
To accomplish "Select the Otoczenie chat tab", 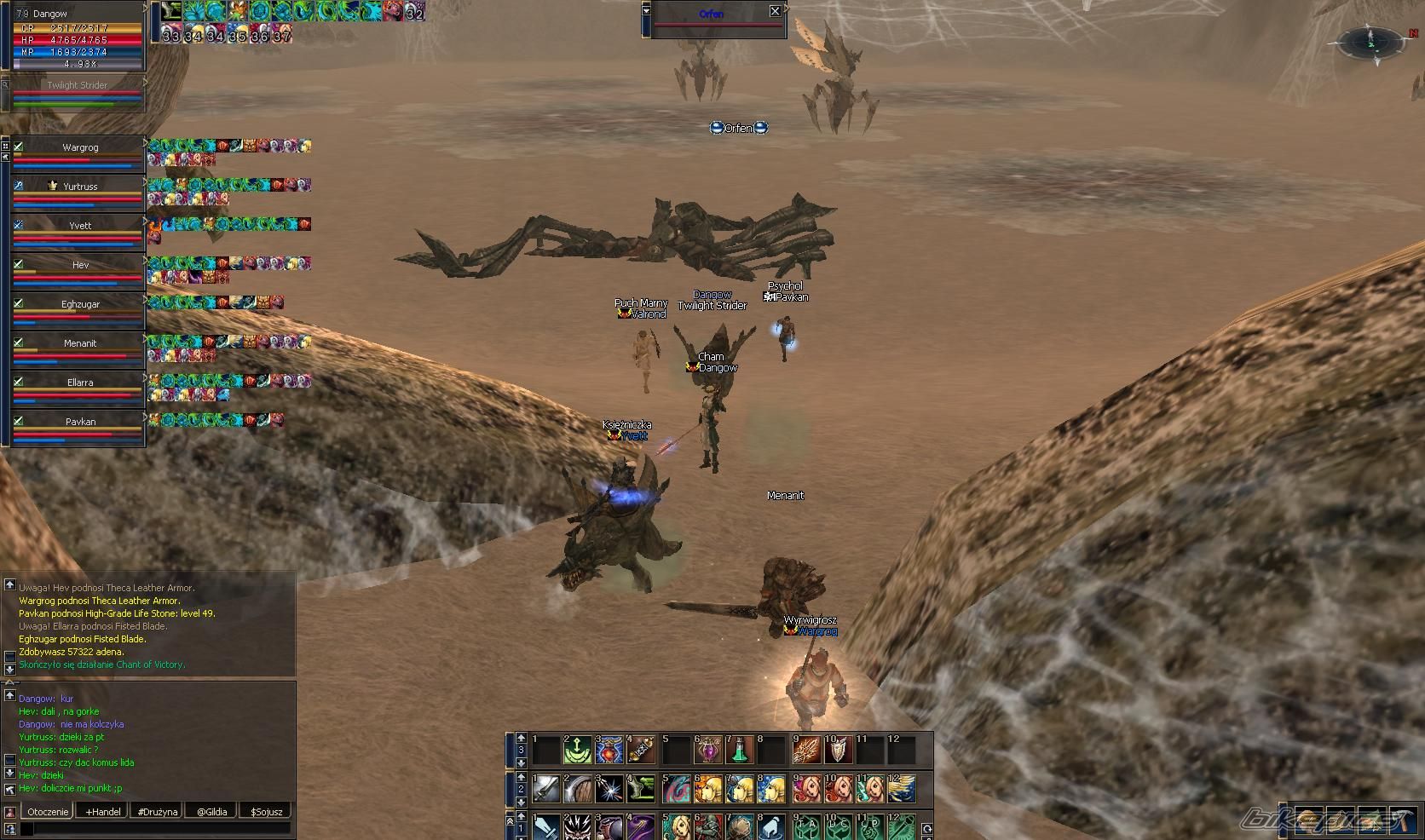I will point(47,812).
